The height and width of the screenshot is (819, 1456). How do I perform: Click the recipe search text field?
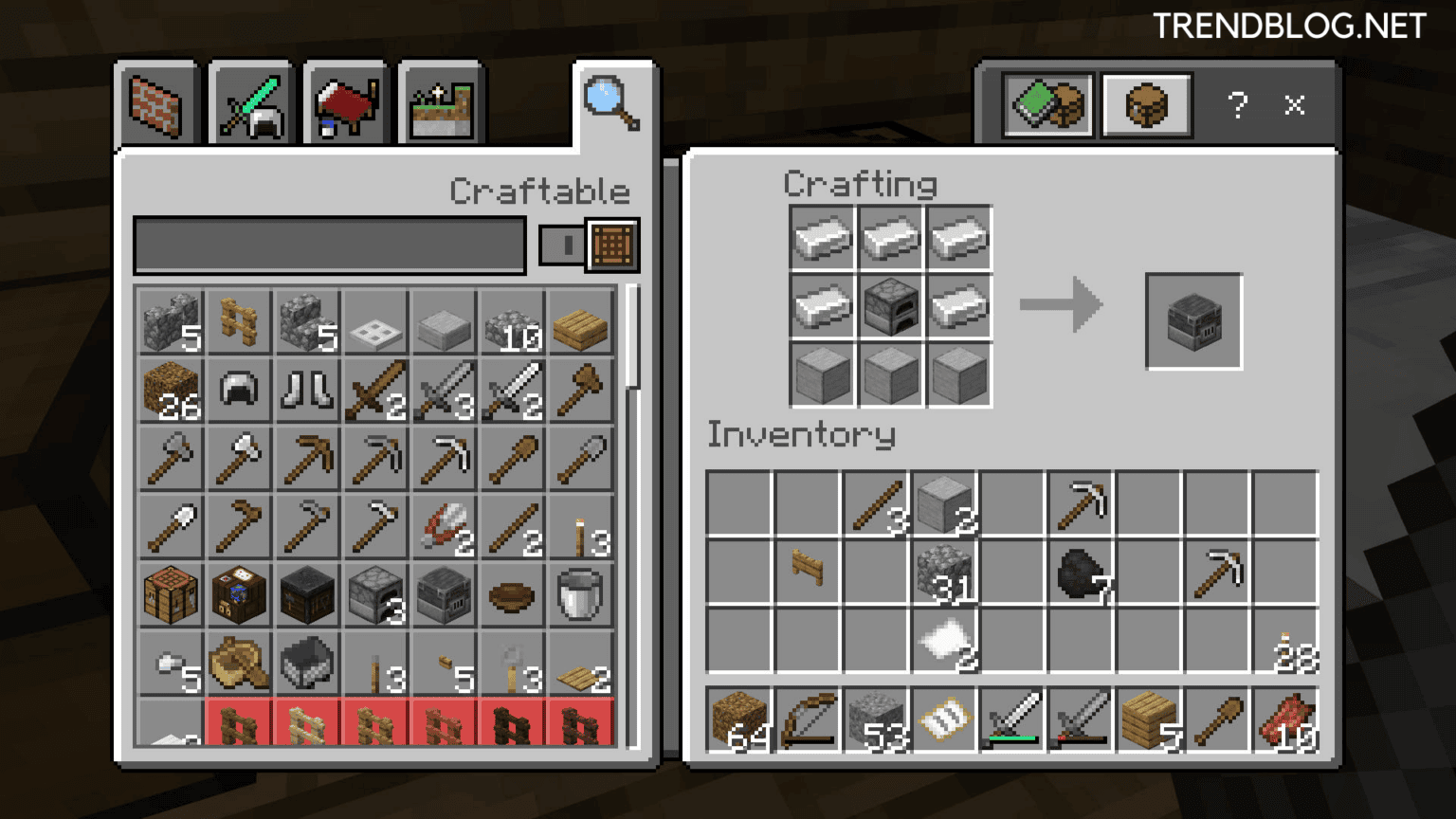[329, 246]
